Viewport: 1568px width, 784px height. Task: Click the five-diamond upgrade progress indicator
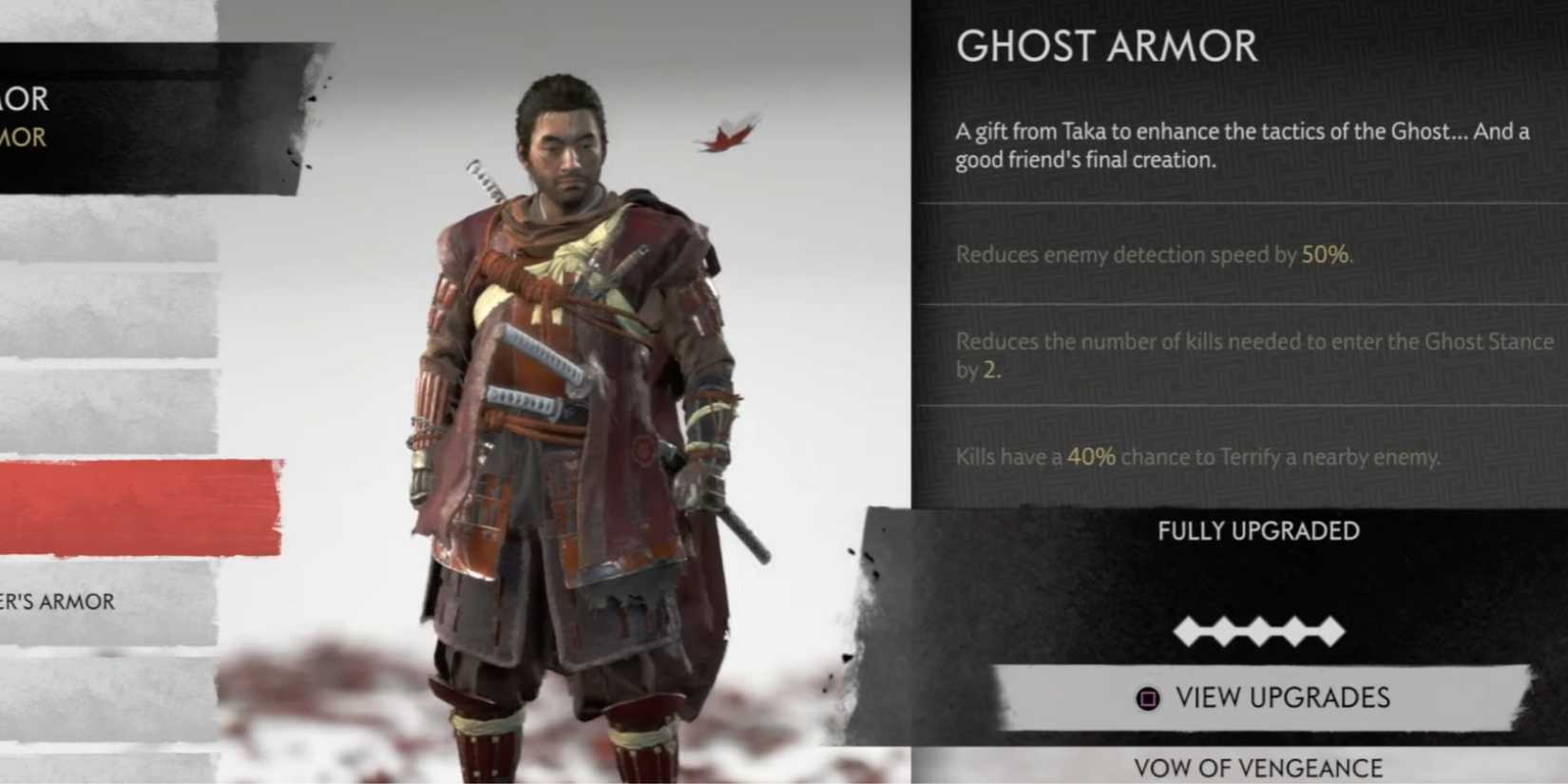1259,629
